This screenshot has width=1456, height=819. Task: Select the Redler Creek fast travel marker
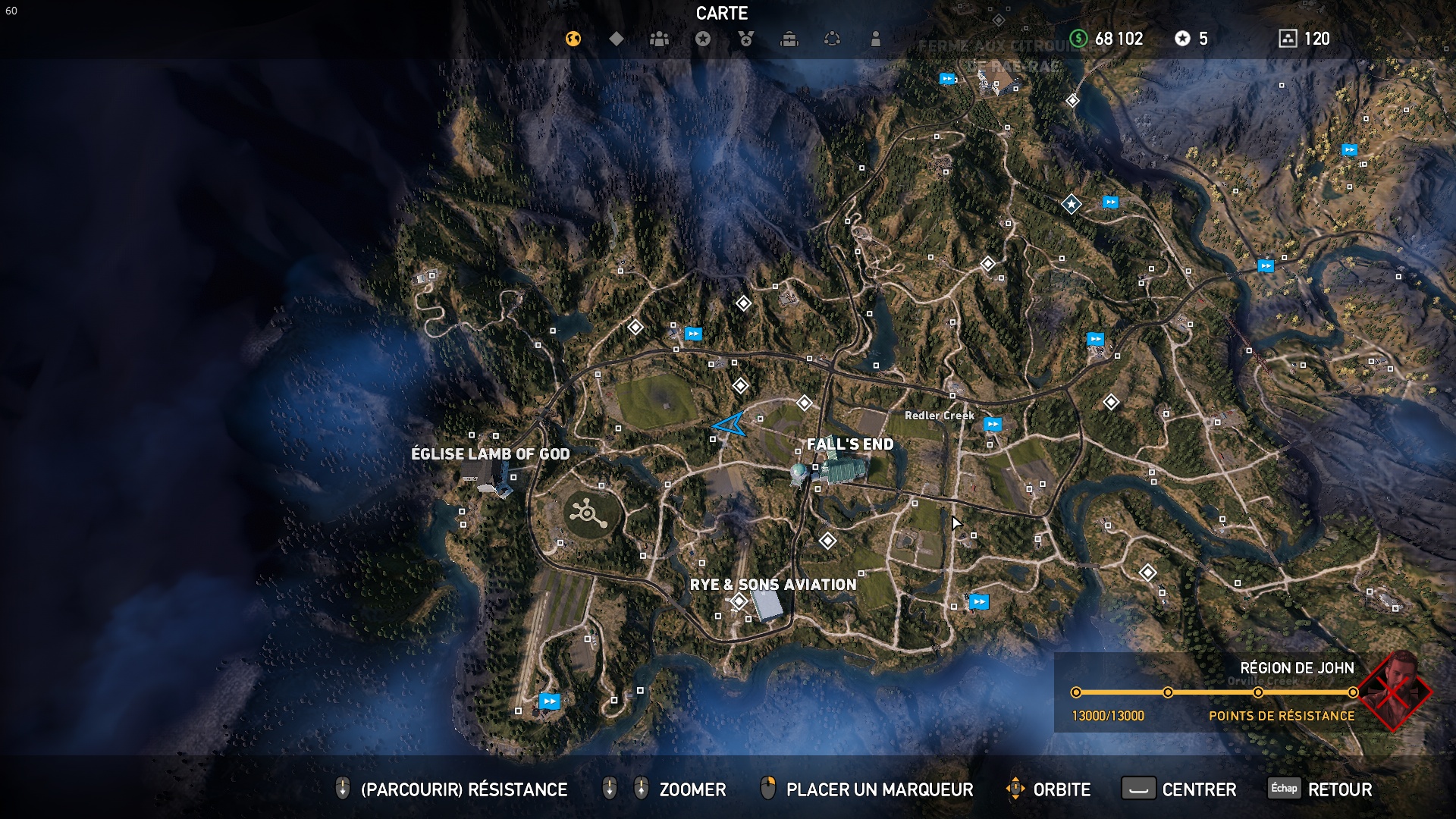992,425
